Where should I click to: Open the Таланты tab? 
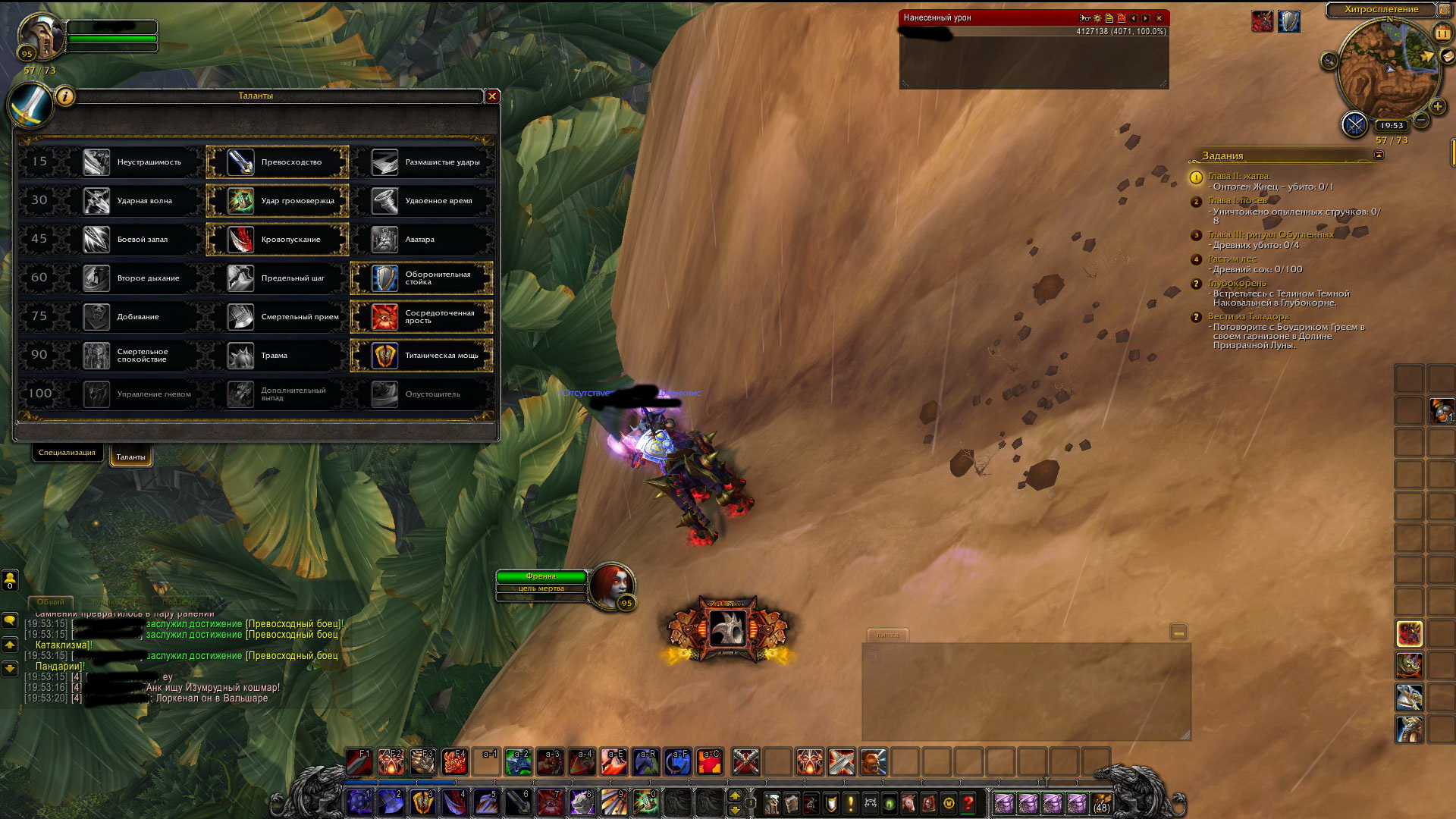tap(130, 457)
